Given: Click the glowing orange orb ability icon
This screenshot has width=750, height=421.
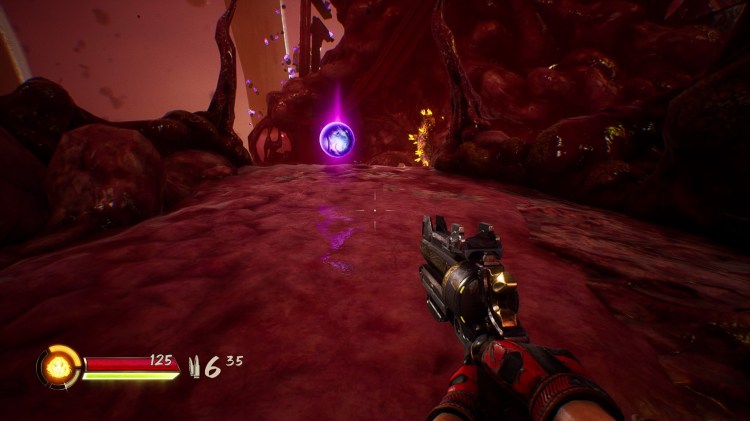Looking at the screenshot, I should (57, 367).
